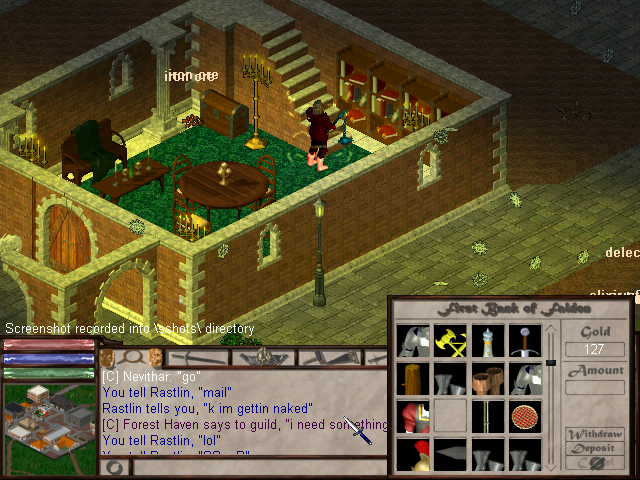The image size is (640, 480).
Task: Choose the wooden log item
Action: (412, 379)
